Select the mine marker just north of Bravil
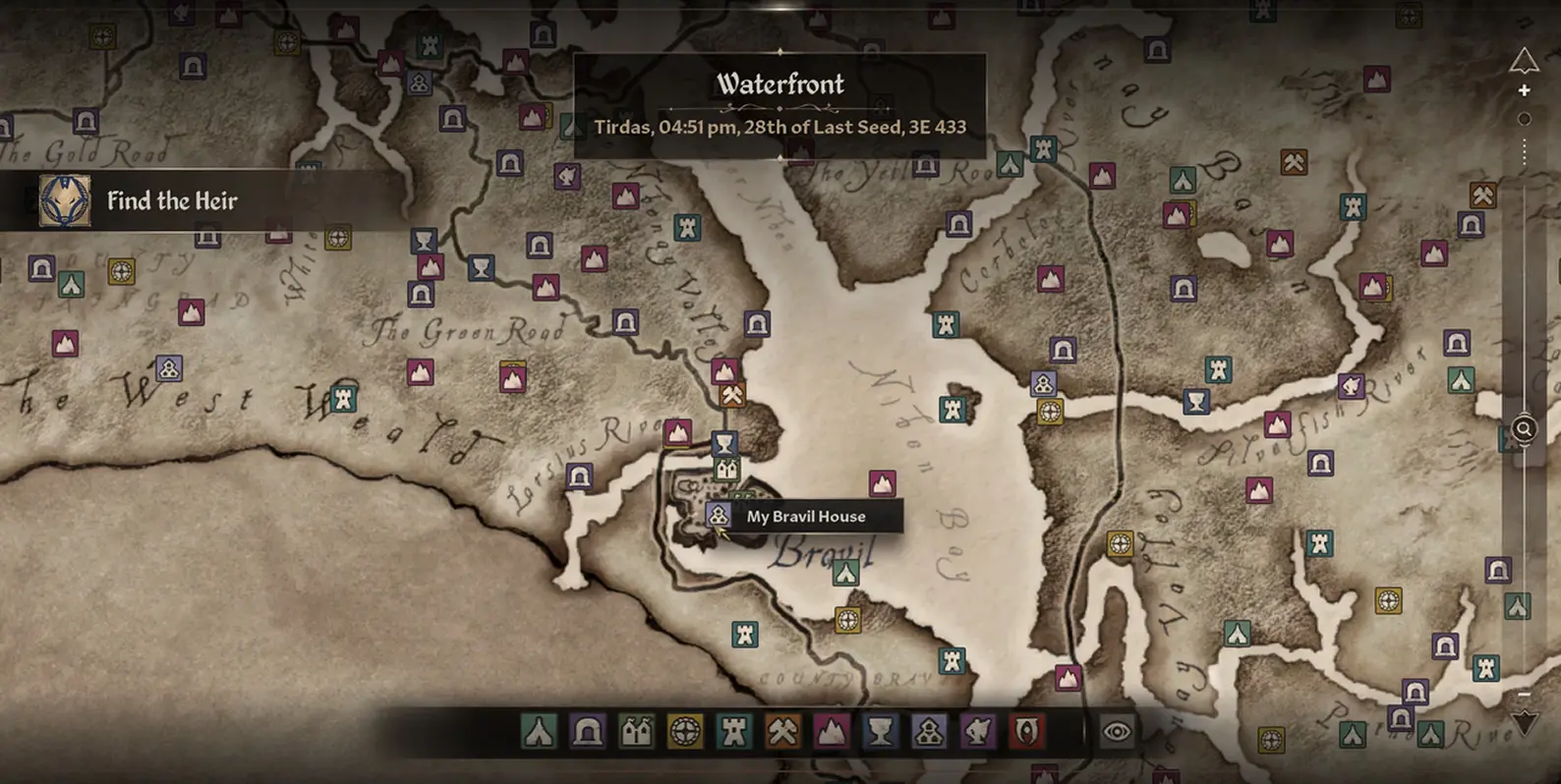Image resolution: width=1561 pixels, height=784 pixels. (x=732, y=395)
